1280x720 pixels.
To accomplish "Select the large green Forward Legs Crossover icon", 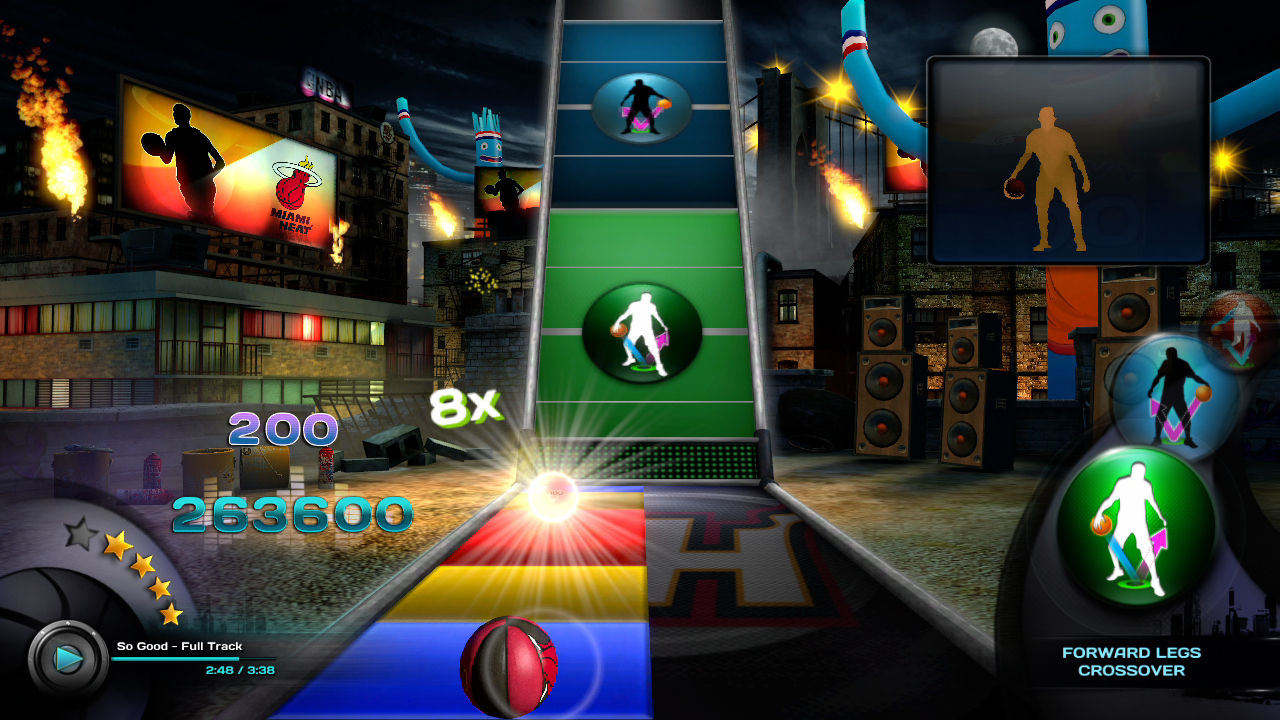I will tap(1136, 527).
